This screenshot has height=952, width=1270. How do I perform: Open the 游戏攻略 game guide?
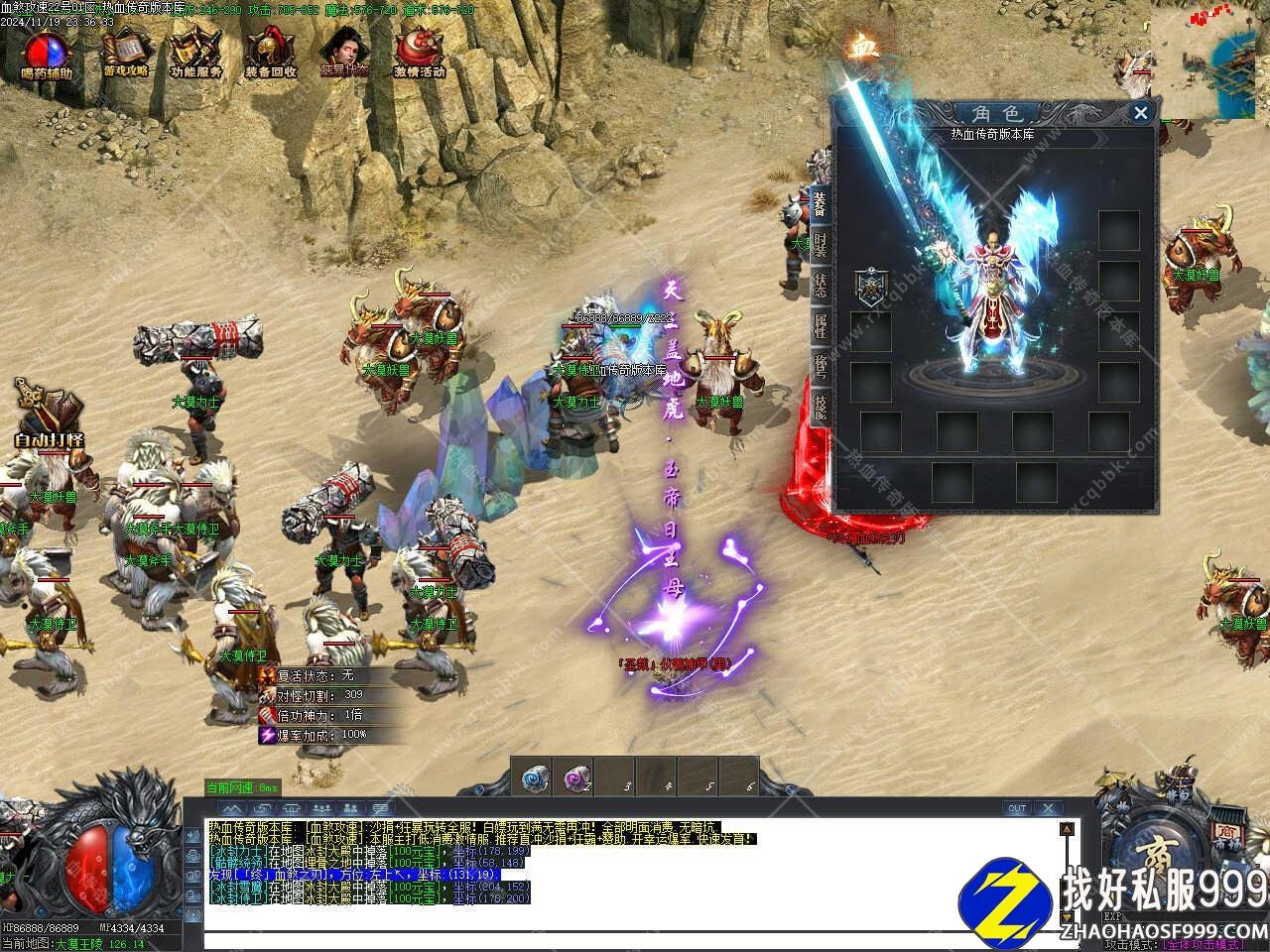126,54
